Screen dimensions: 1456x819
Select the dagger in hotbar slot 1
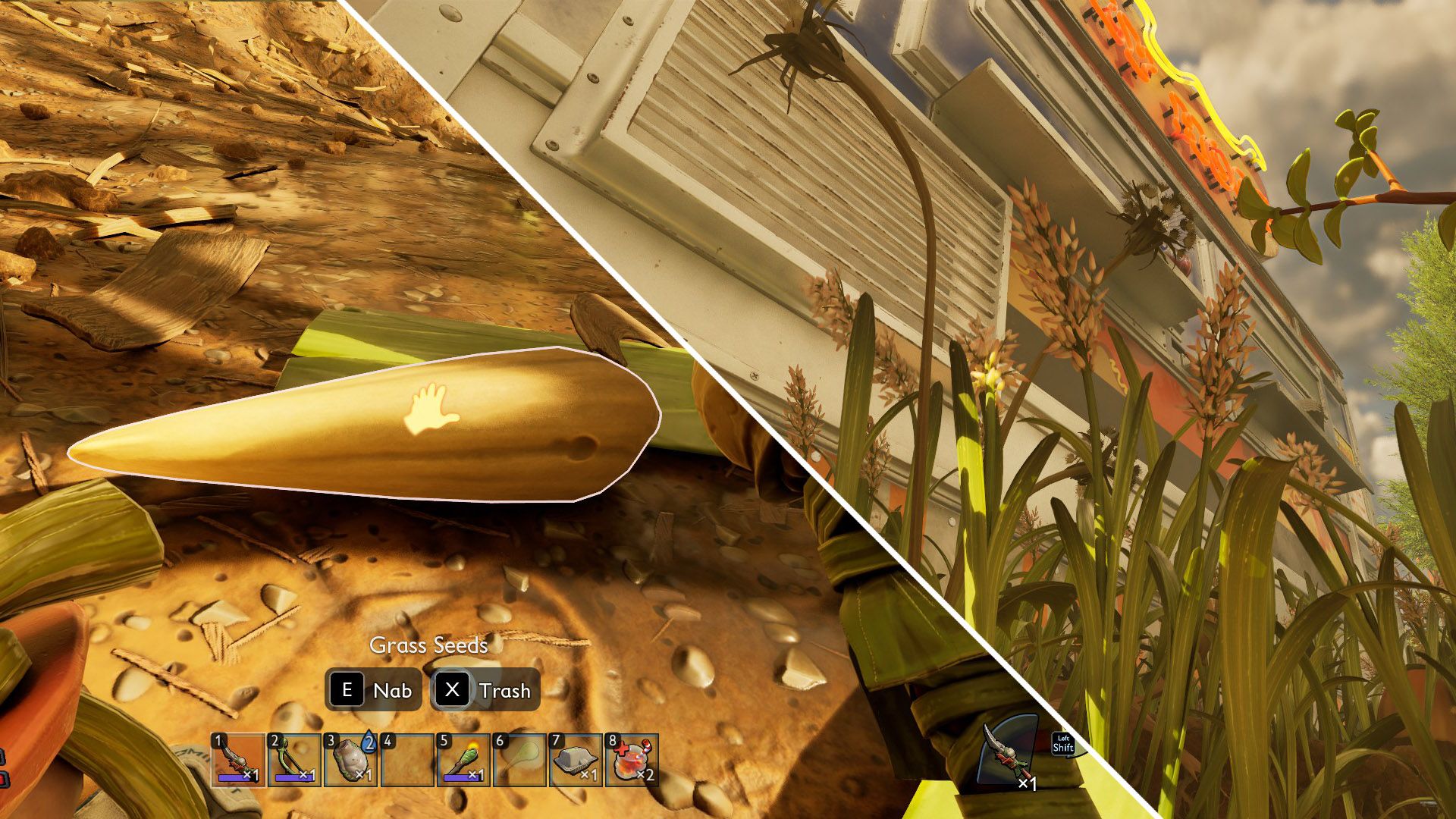pos(238,760)
